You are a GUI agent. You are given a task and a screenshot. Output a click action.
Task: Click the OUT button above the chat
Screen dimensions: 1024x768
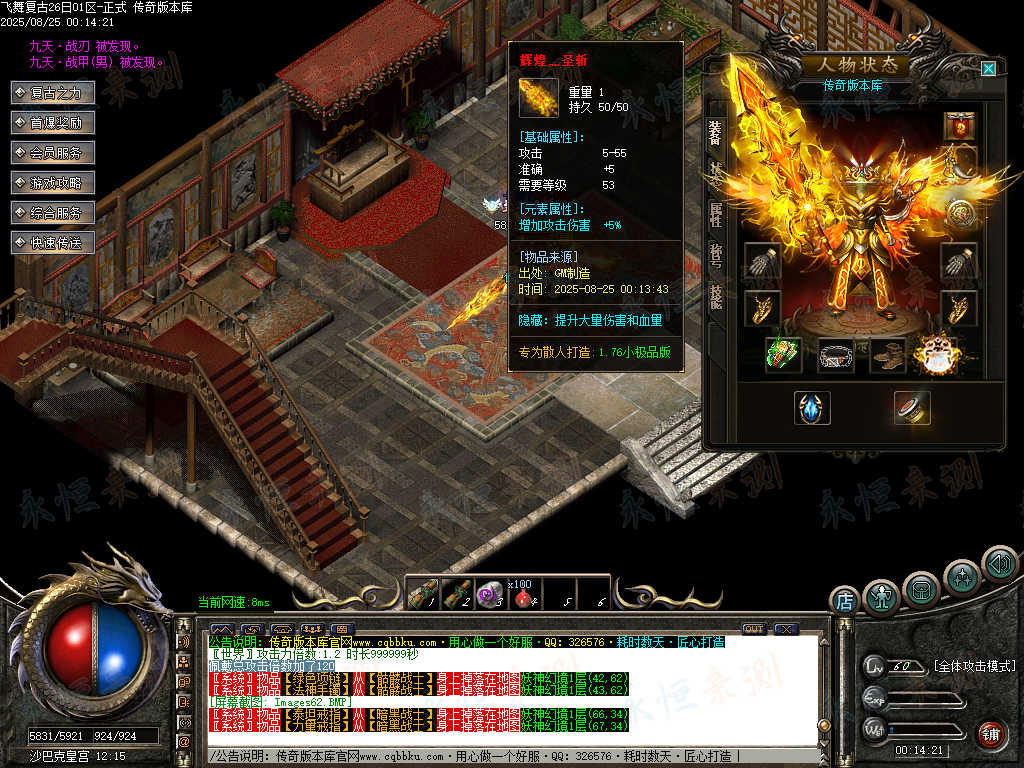(x=754, y=629)
